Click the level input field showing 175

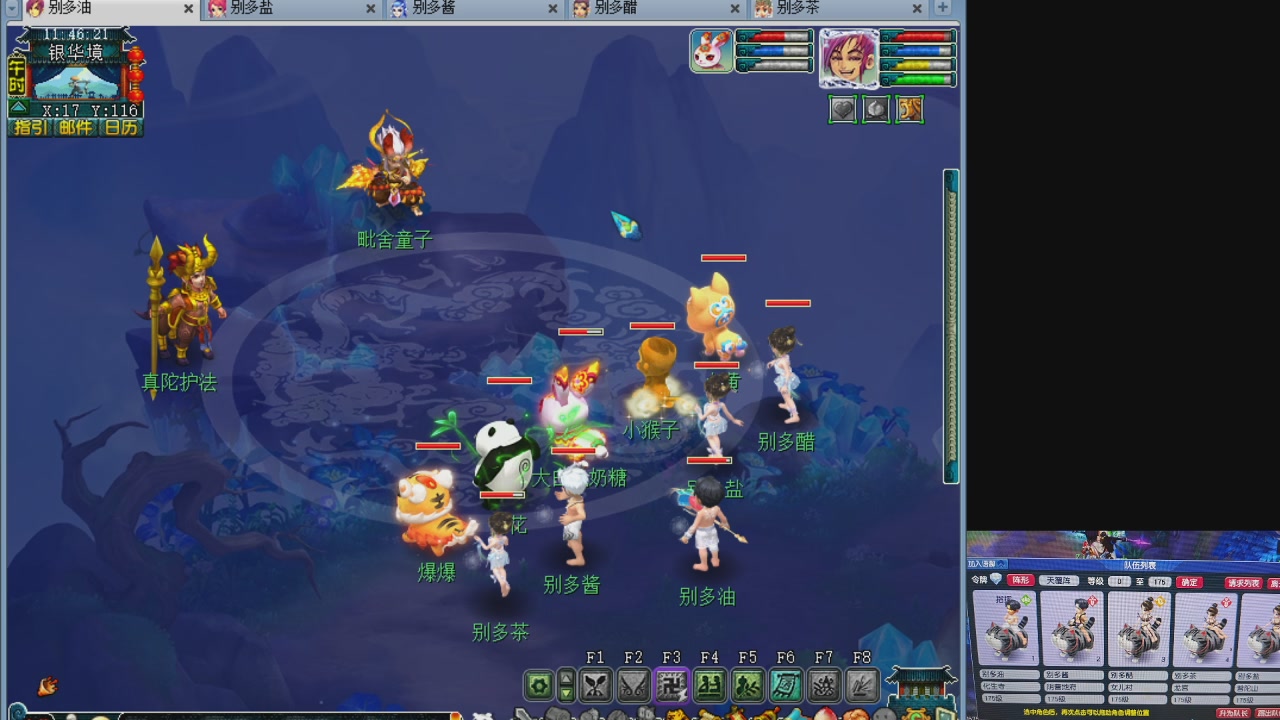(1158, 580)
